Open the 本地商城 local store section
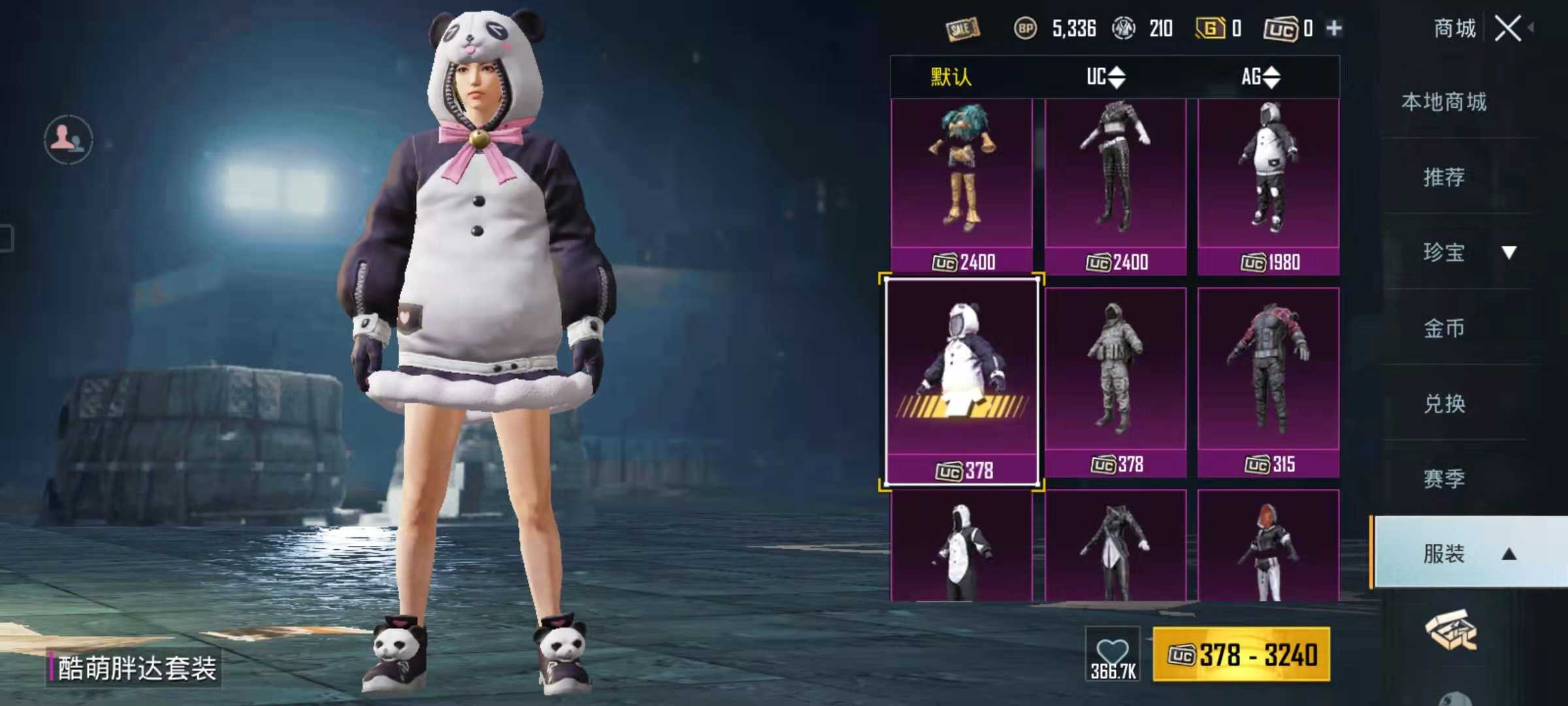The image size is (1568, 706). [x=1444, y=102]
